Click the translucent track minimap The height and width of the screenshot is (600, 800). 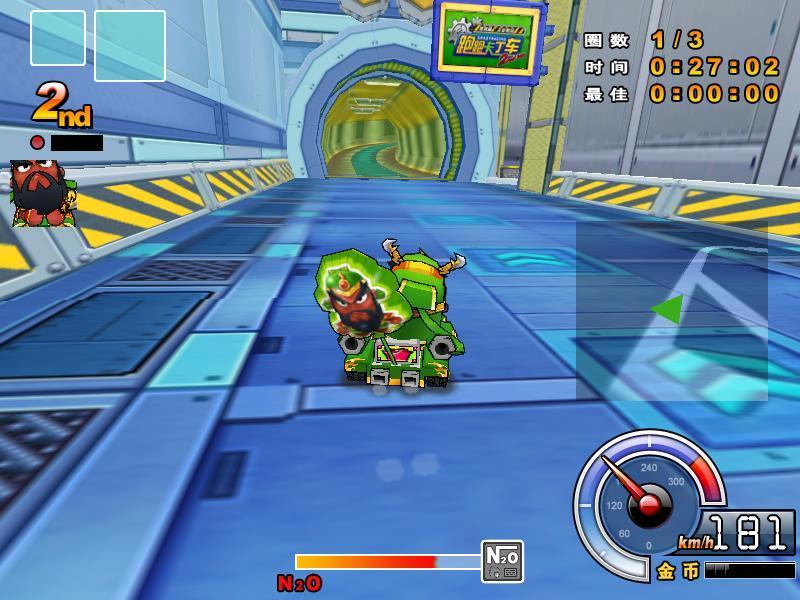pos(671,311)
